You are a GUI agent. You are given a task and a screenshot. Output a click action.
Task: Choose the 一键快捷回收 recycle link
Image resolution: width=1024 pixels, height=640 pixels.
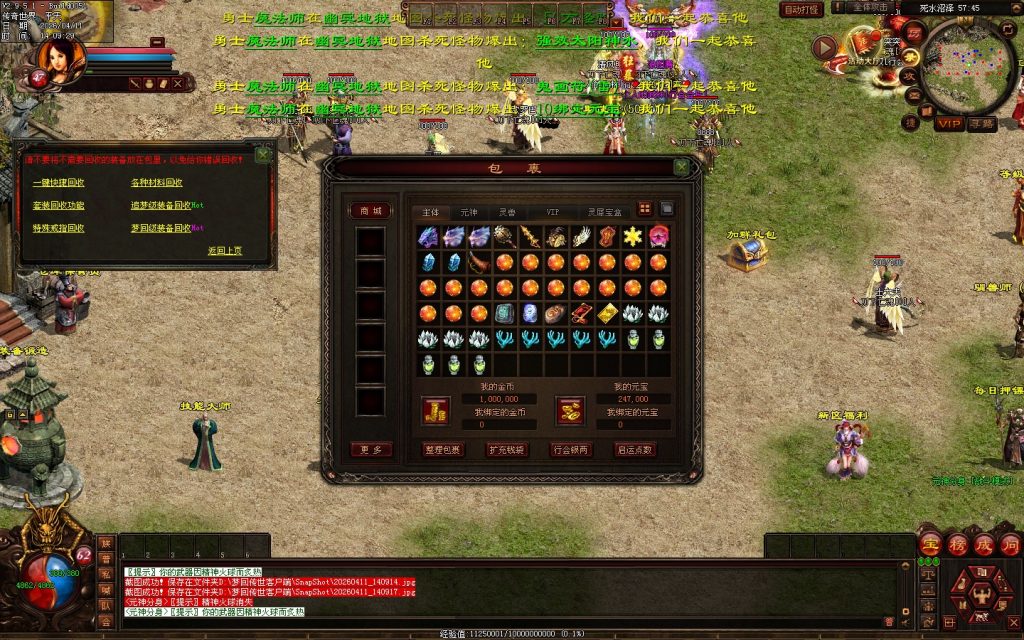[59, 183]
